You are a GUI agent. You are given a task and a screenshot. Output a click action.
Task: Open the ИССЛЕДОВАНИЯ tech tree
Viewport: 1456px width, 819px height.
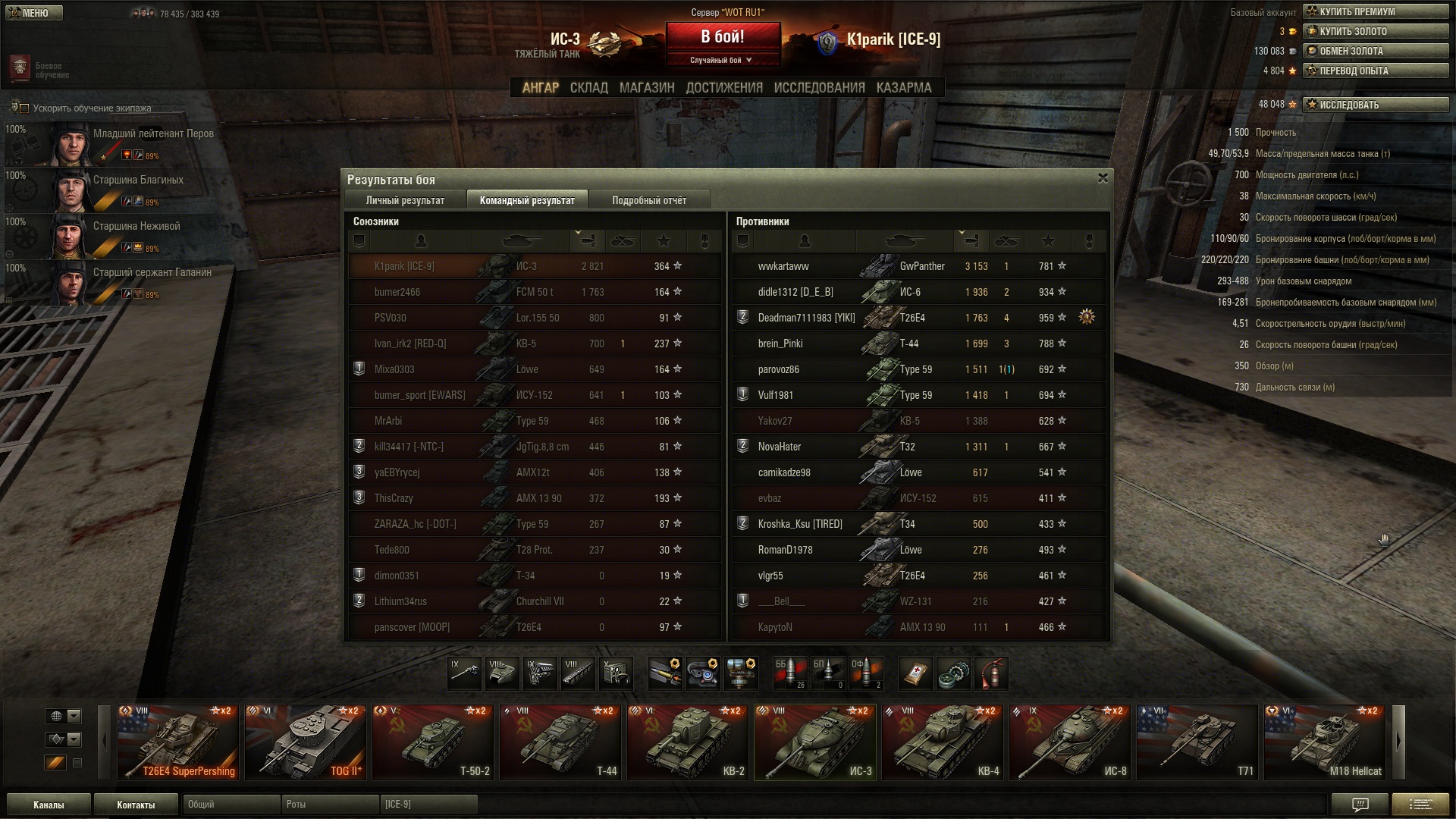(819, 88)
